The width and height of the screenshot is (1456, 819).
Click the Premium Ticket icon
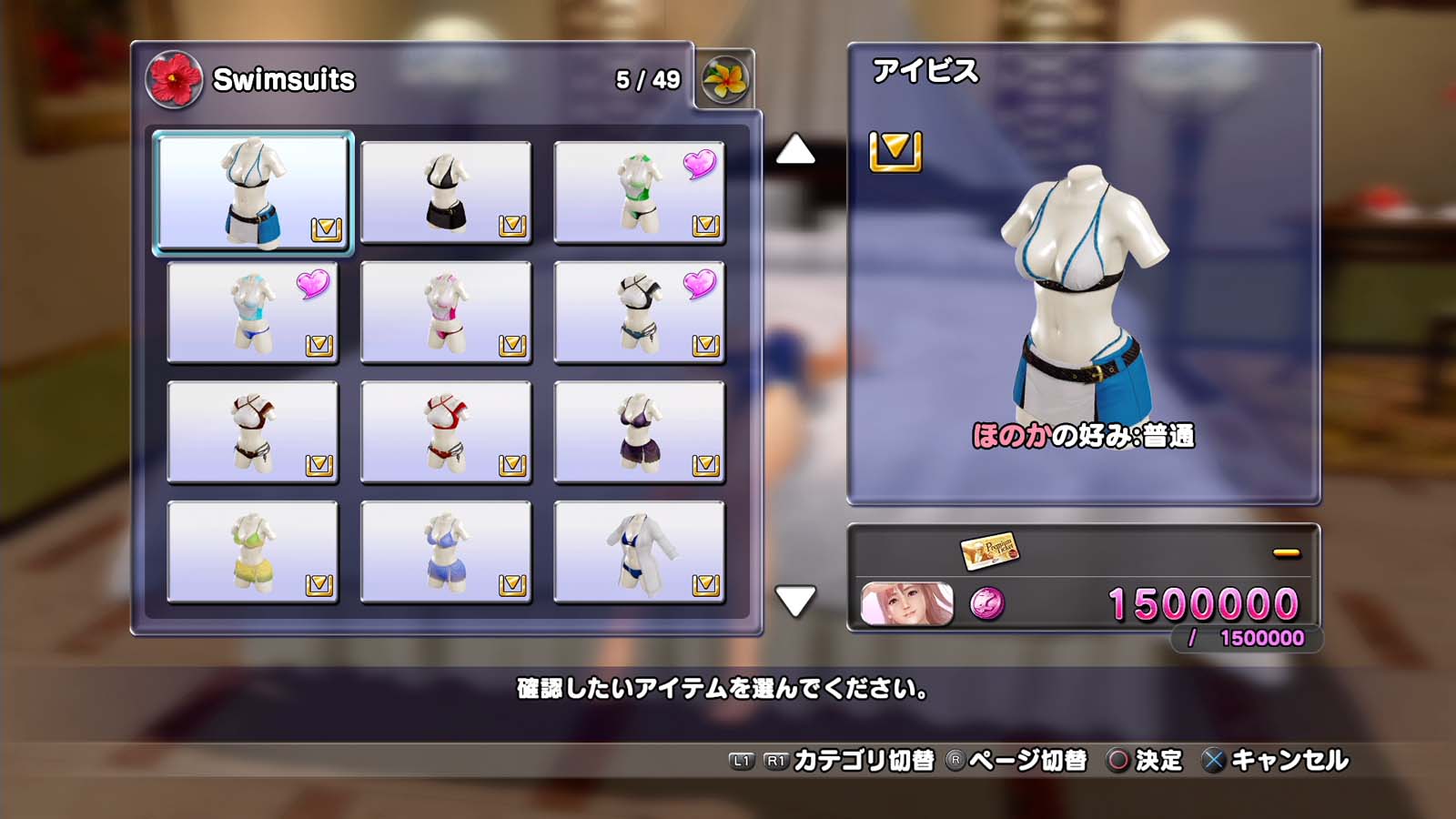(989, 550)
